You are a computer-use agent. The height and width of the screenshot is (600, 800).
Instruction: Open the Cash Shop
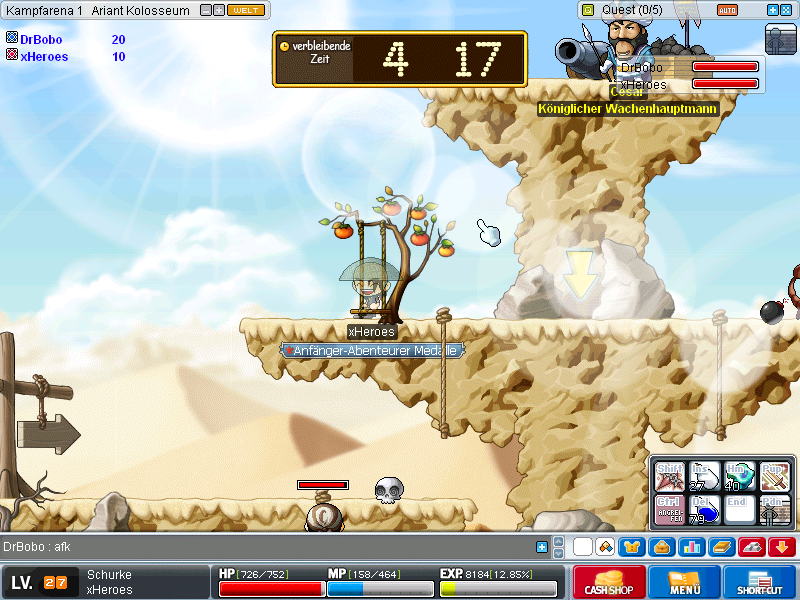pyautogui.click(x=608, y=582)
